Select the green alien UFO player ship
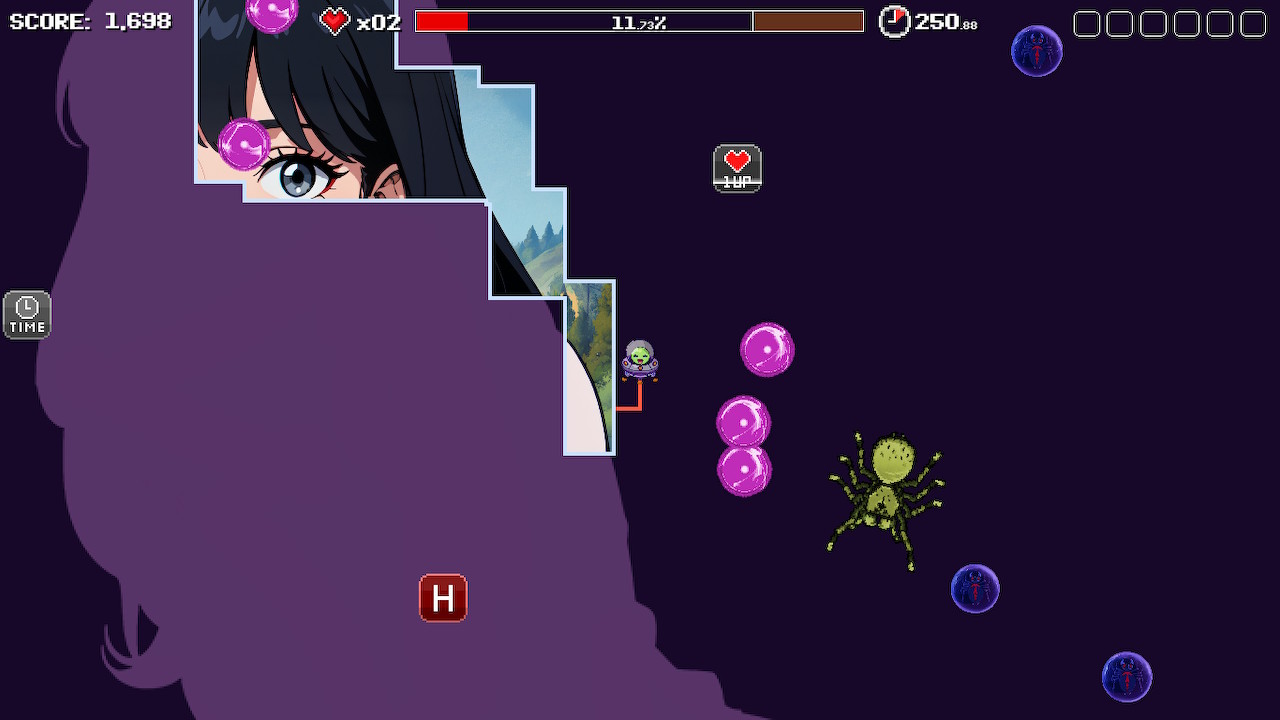This screenshot has height=720, width=1280. pos(638,360)
